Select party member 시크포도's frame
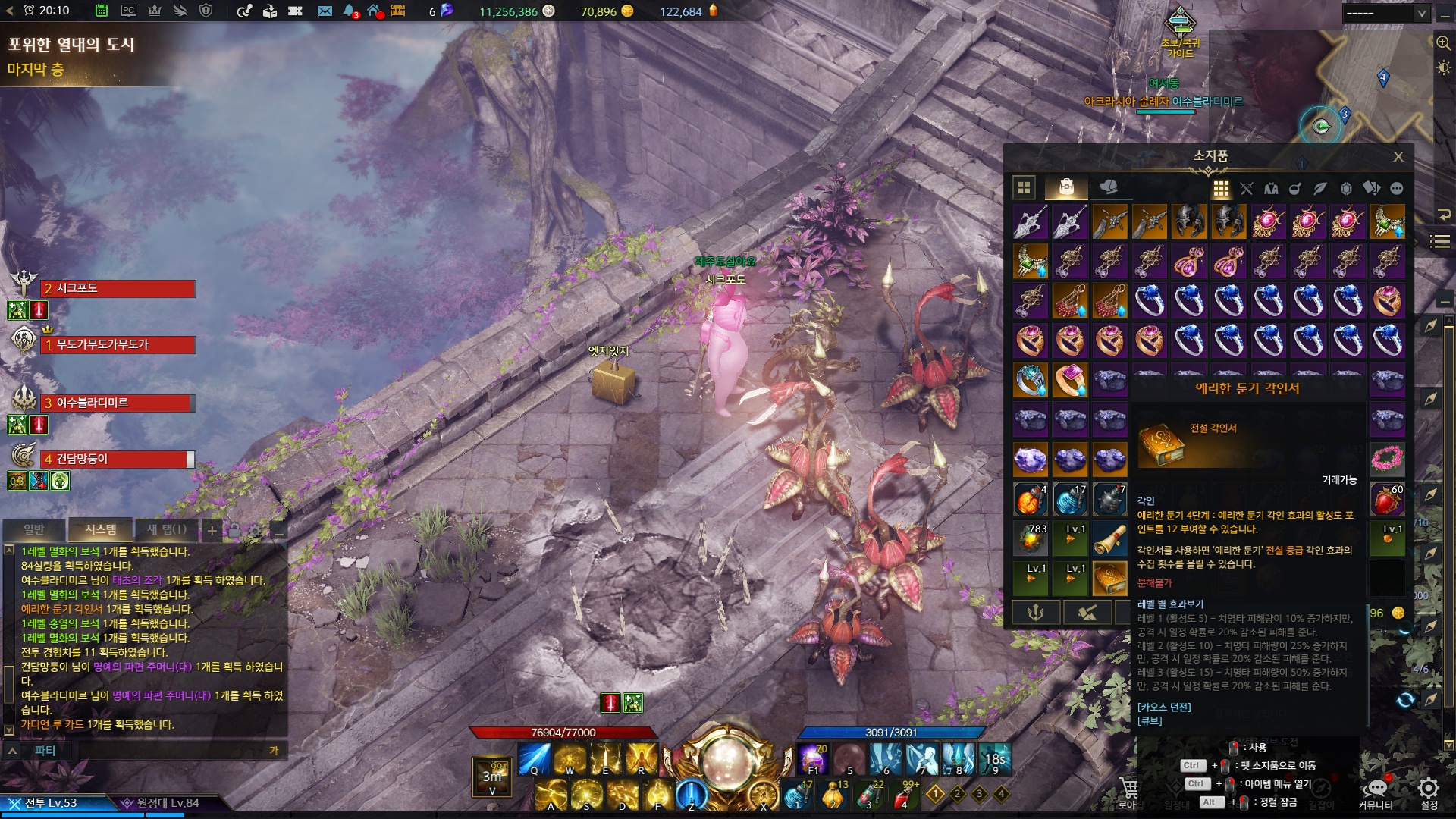This screenshot has width=1456, height=819. 118,289
